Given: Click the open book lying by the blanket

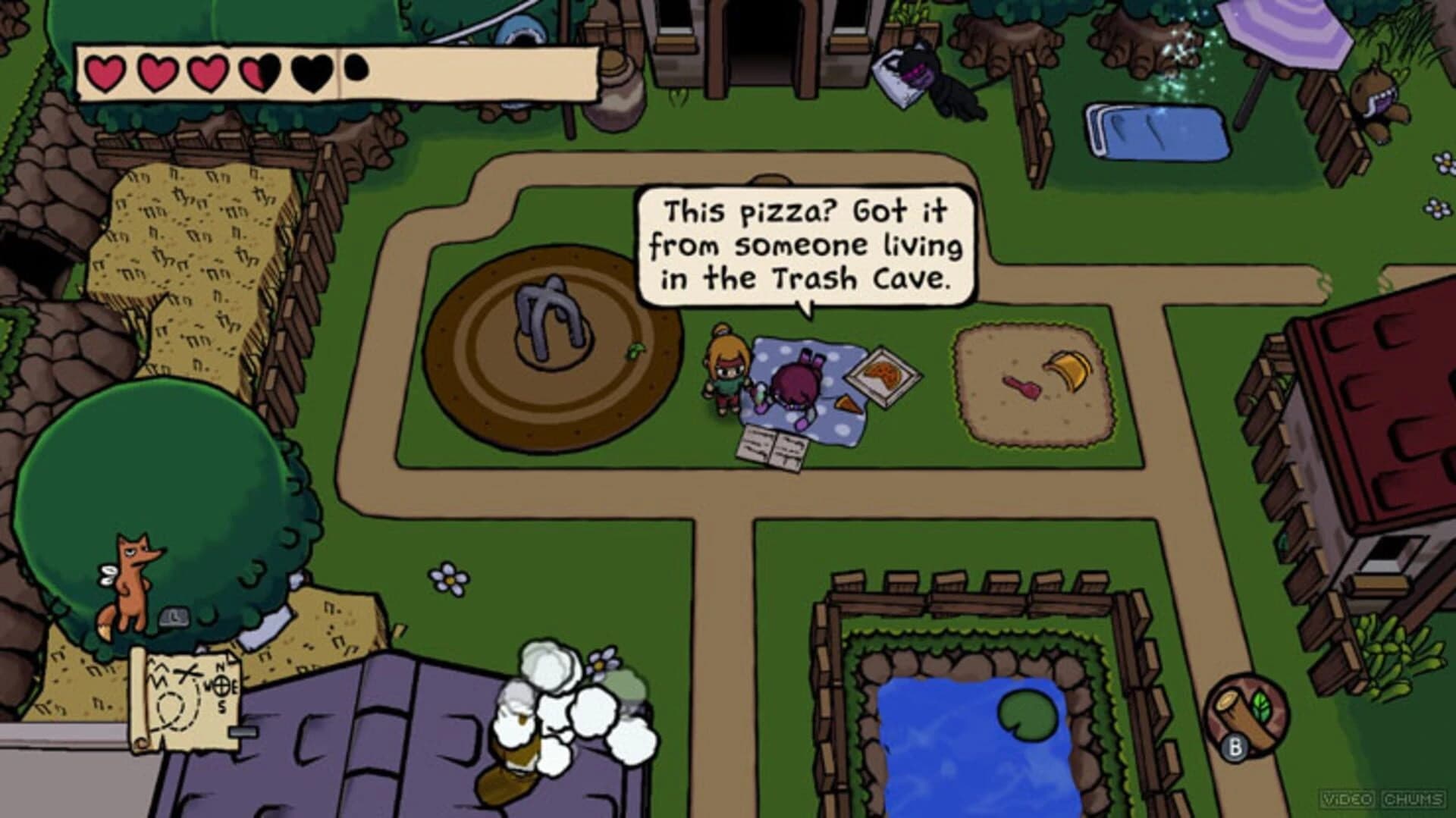Looking at the screenshot, I should (x=773, y=447).
